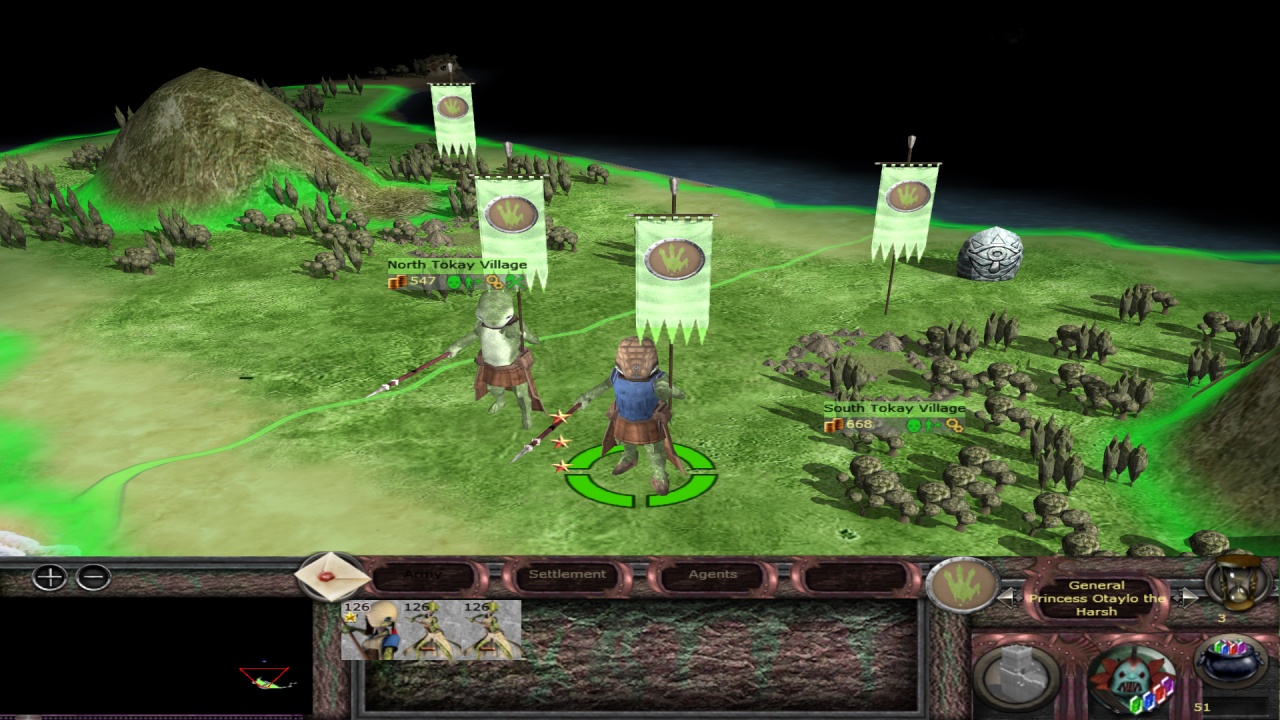
Task: End the turn with the hourglass button
Action: tap(1239, 582)
